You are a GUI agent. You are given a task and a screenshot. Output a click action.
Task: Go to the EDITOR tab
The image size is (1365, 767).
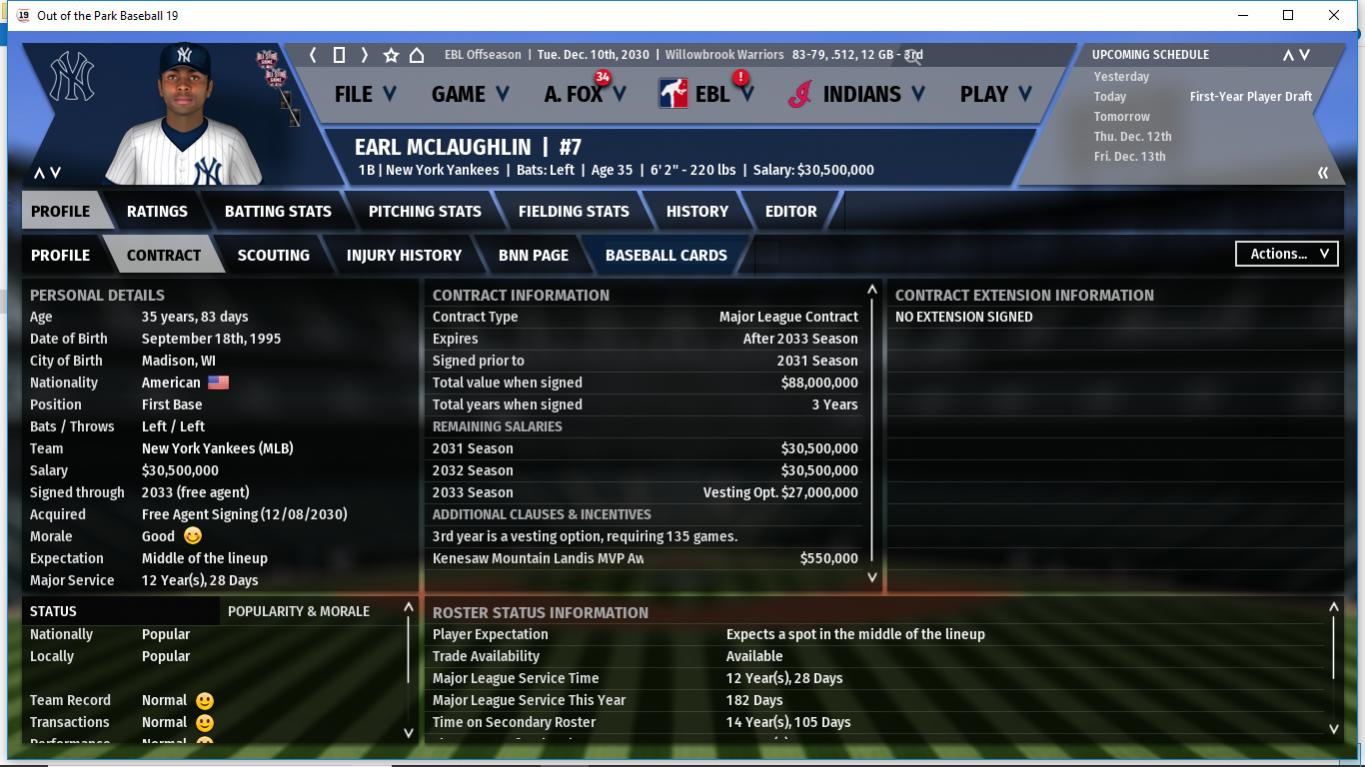click(791, 211)
